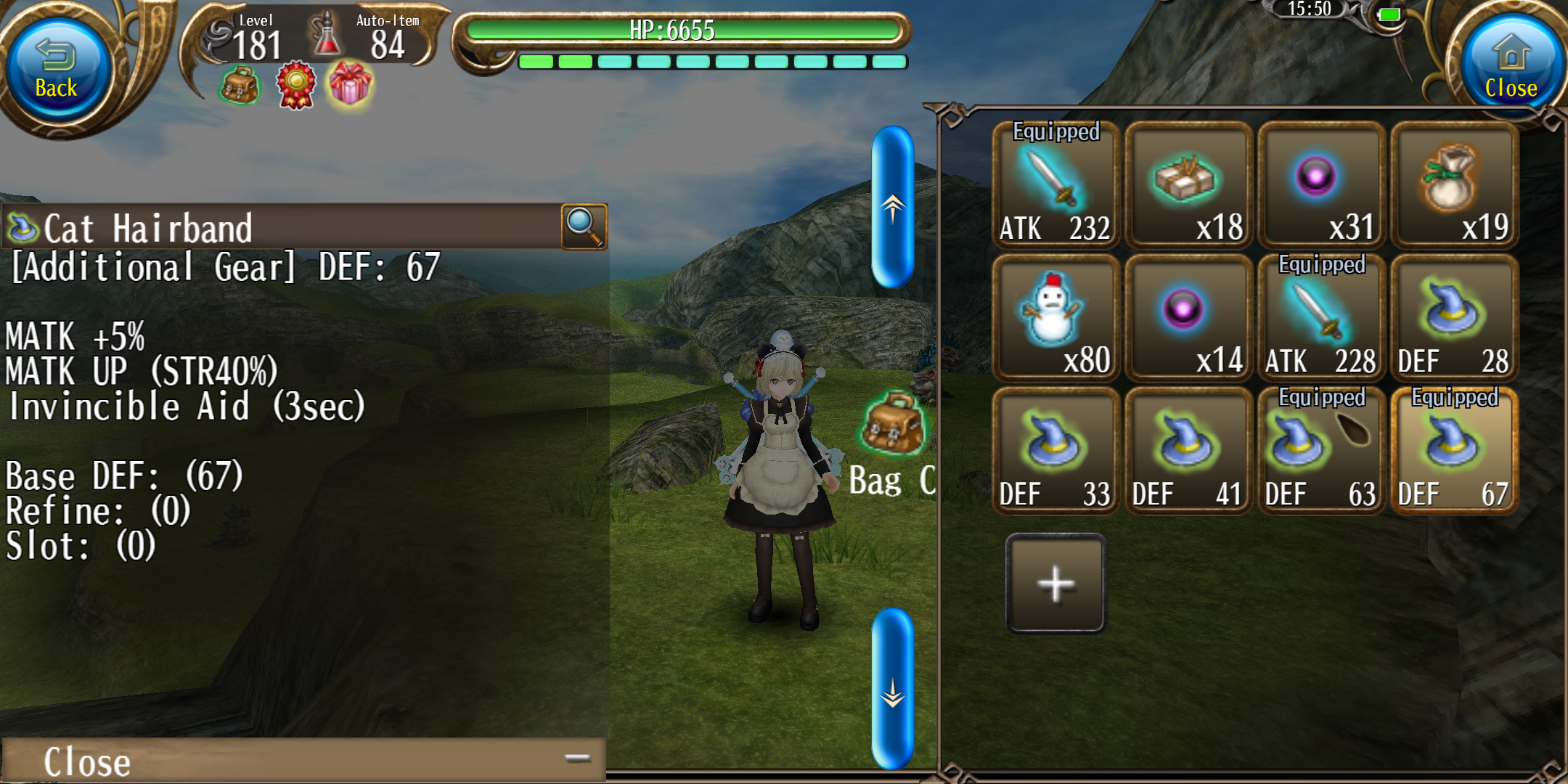Screen dimensions: 1568x784
Task: Add an inventory slot with the plus button
Action: click(1056, 584)
